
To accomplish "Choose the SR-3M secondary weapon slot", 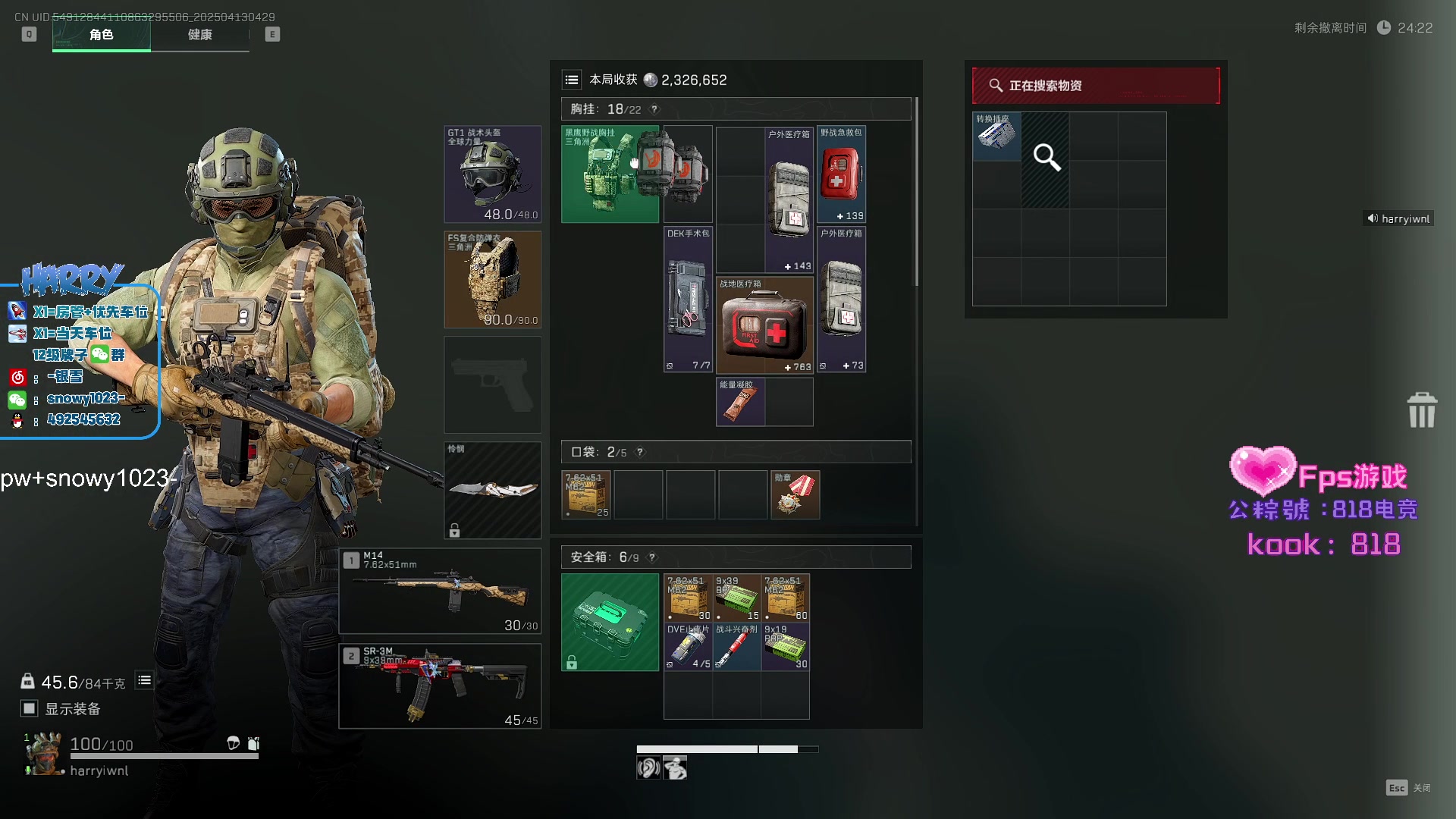I will pyautogui.click(x=440, y=686).
